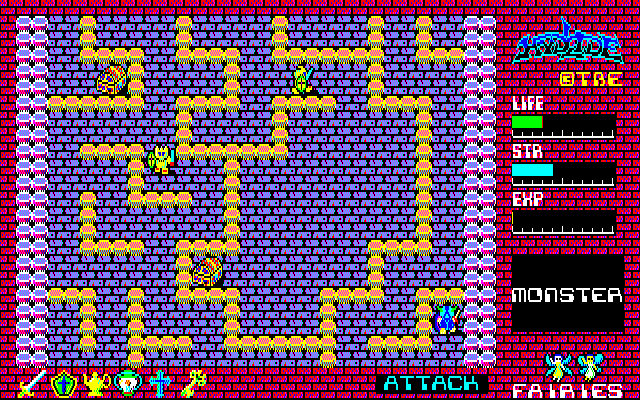
Task: Pick the blue cross item icon
Action: coord(160,383)
